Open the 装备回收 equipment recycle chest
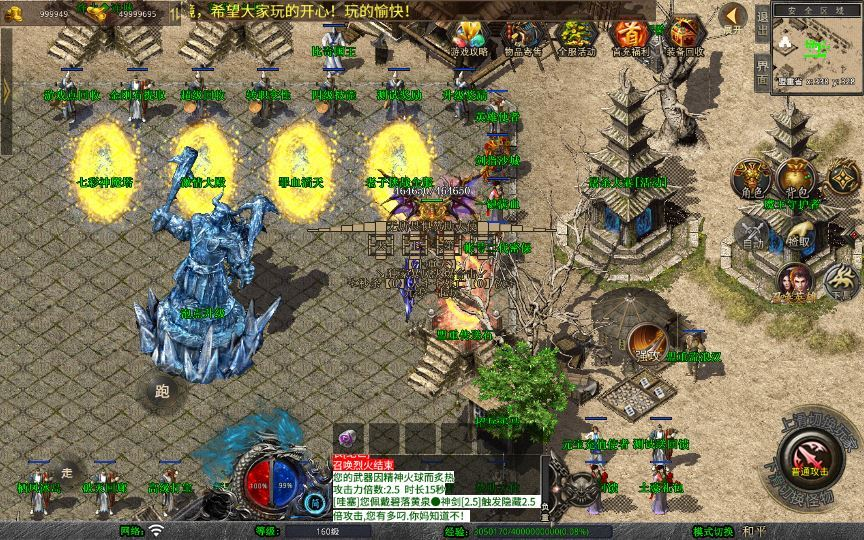 pos(684,35)
